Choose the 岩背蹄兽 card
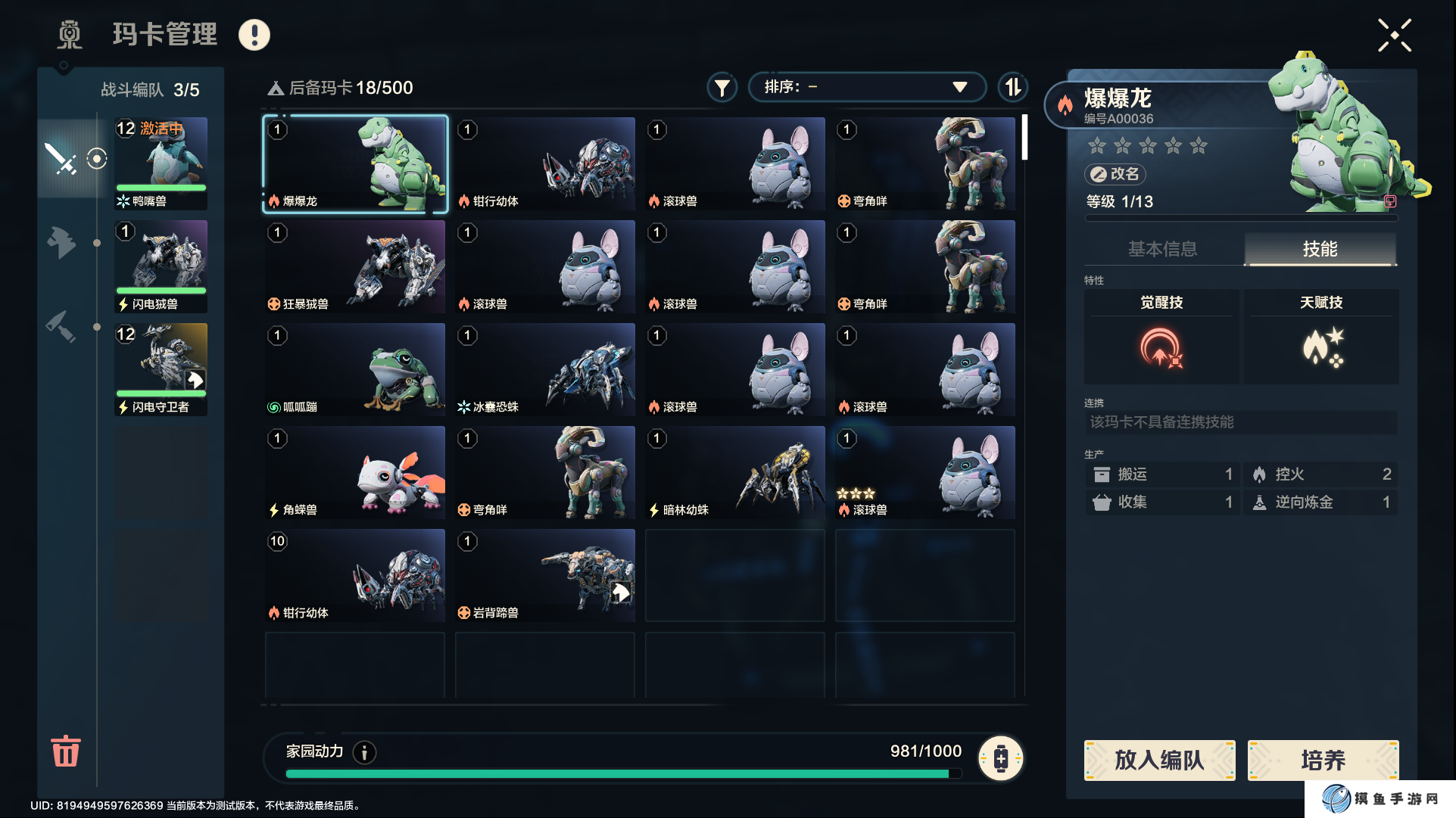1456x818 pixels. 545,576
